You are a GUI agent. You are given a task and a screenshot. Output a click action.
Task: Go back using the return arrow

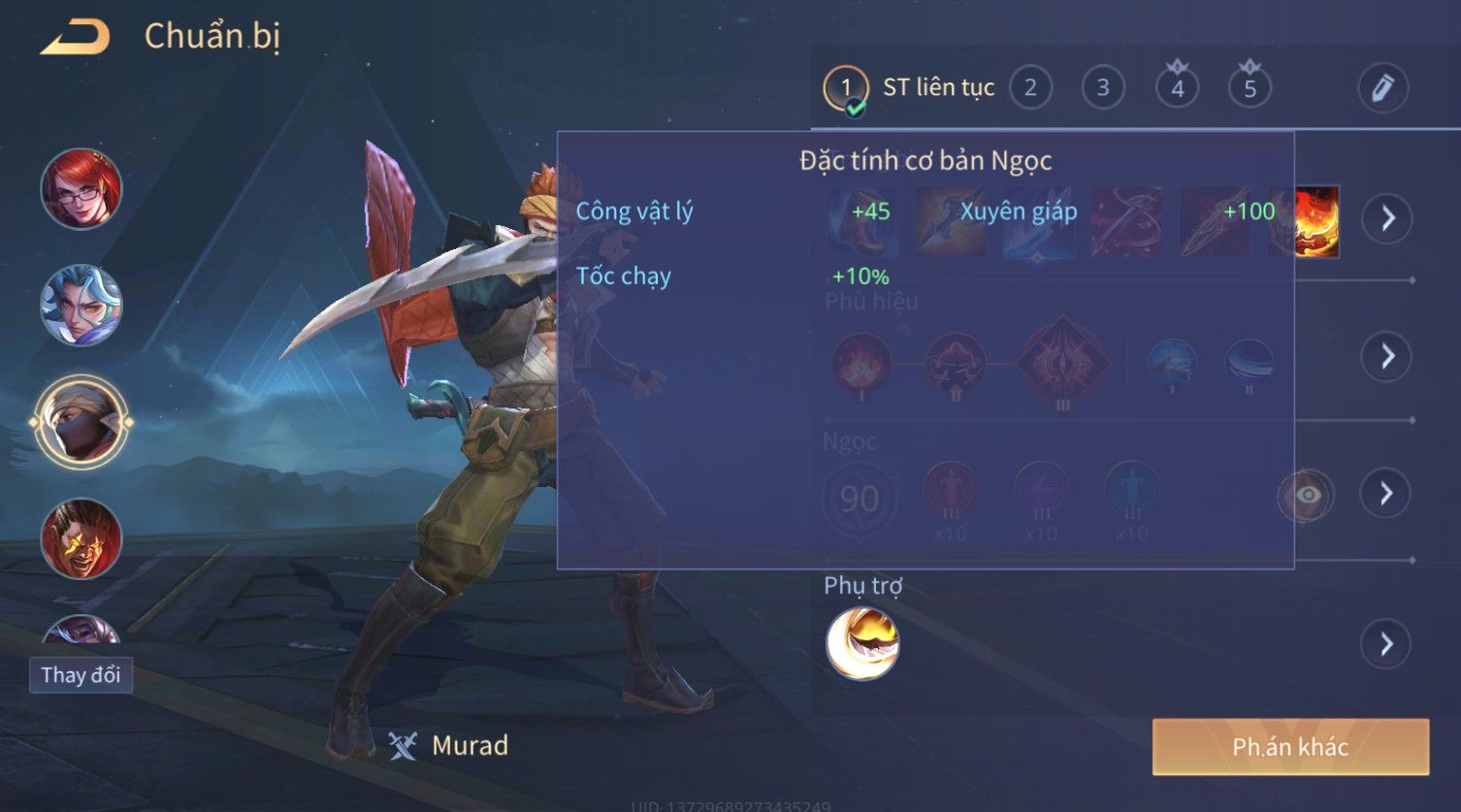coord(75,37)
